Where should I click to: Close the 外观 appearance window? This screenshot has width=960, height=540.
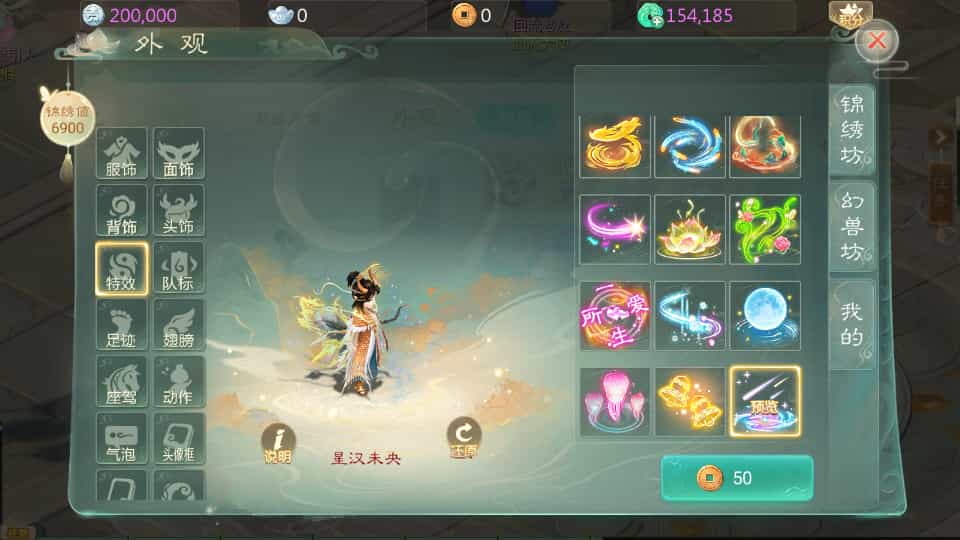[877, 41]
